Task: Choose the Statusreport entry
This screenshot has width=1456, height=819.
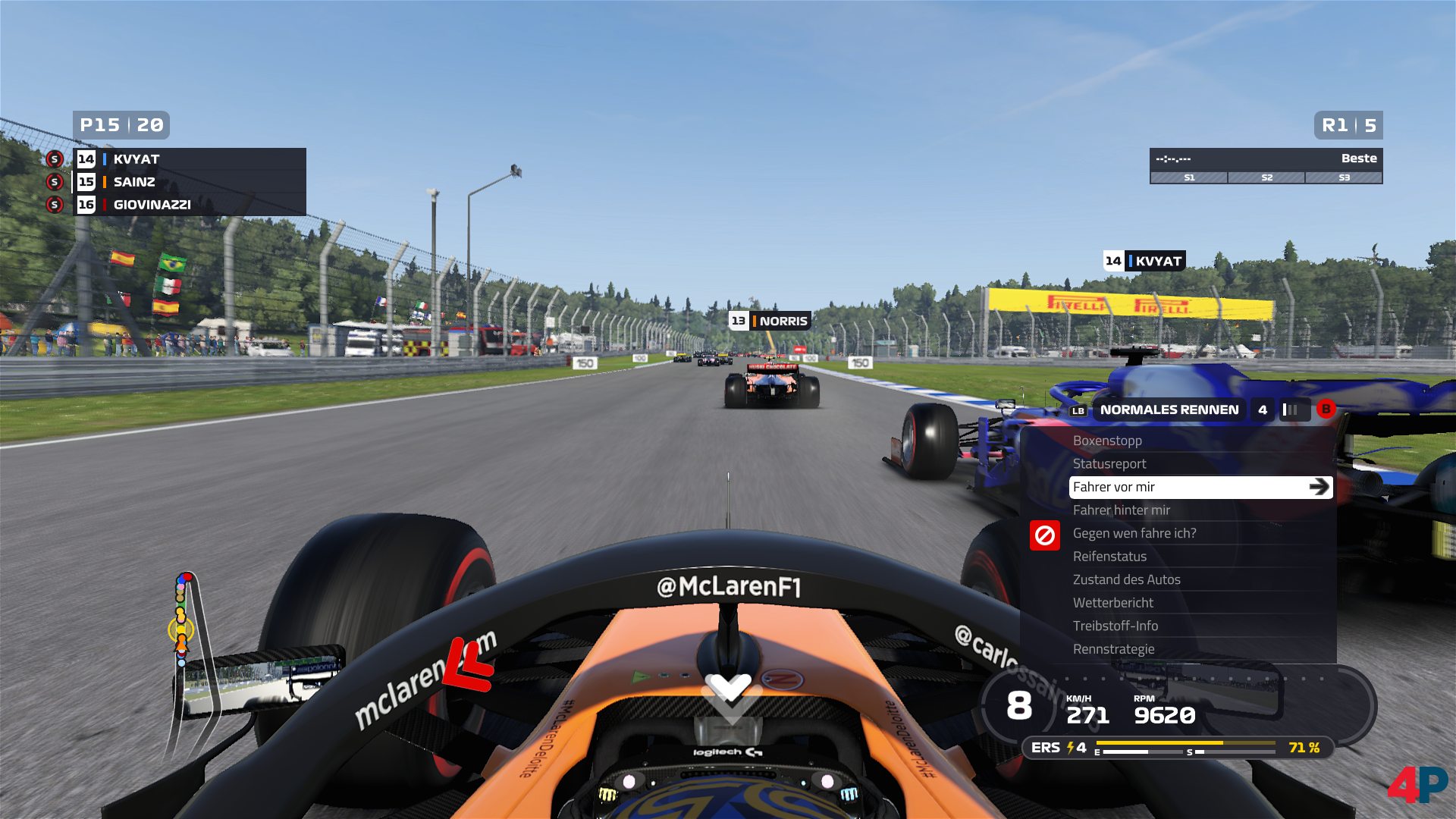Action: [1109, 464]
